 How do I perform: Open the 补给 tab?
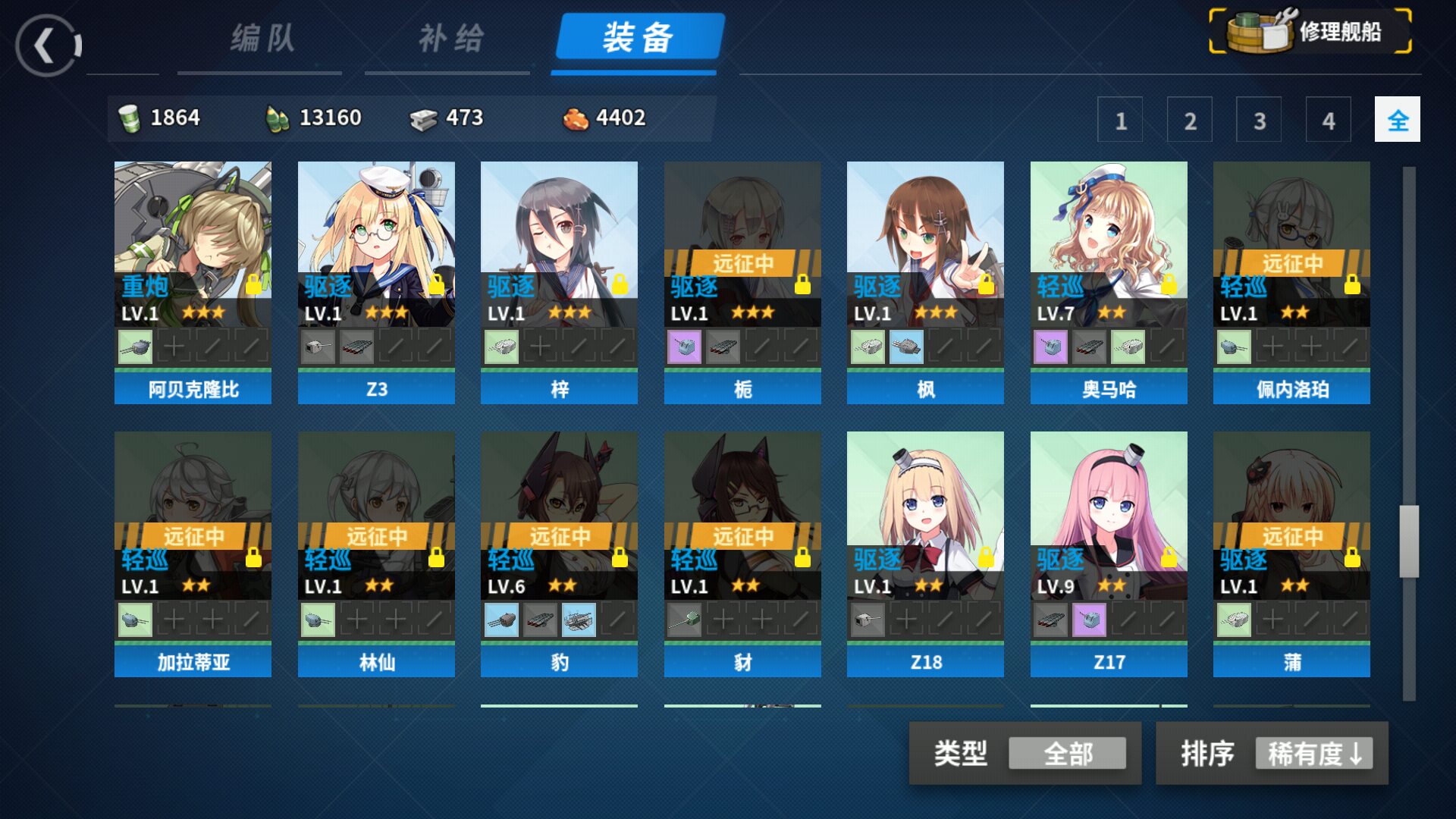tap(450, 38)
